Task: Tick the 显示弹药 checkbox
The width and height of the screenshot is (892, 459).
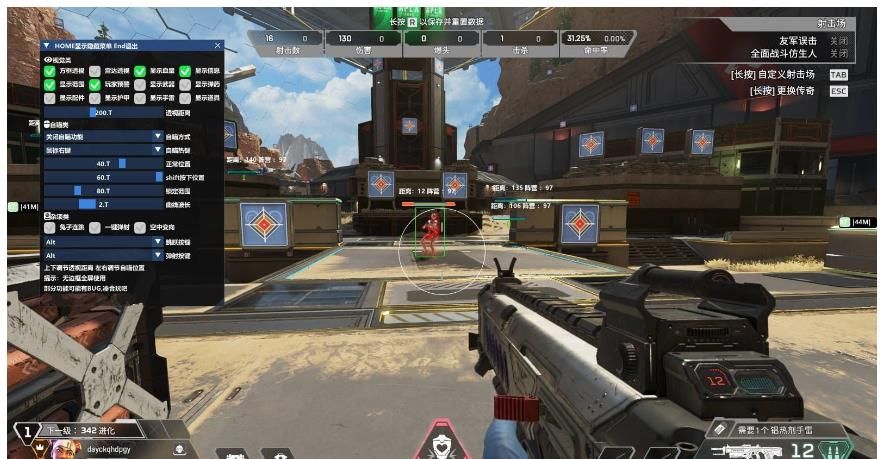Action: (185, 85)
